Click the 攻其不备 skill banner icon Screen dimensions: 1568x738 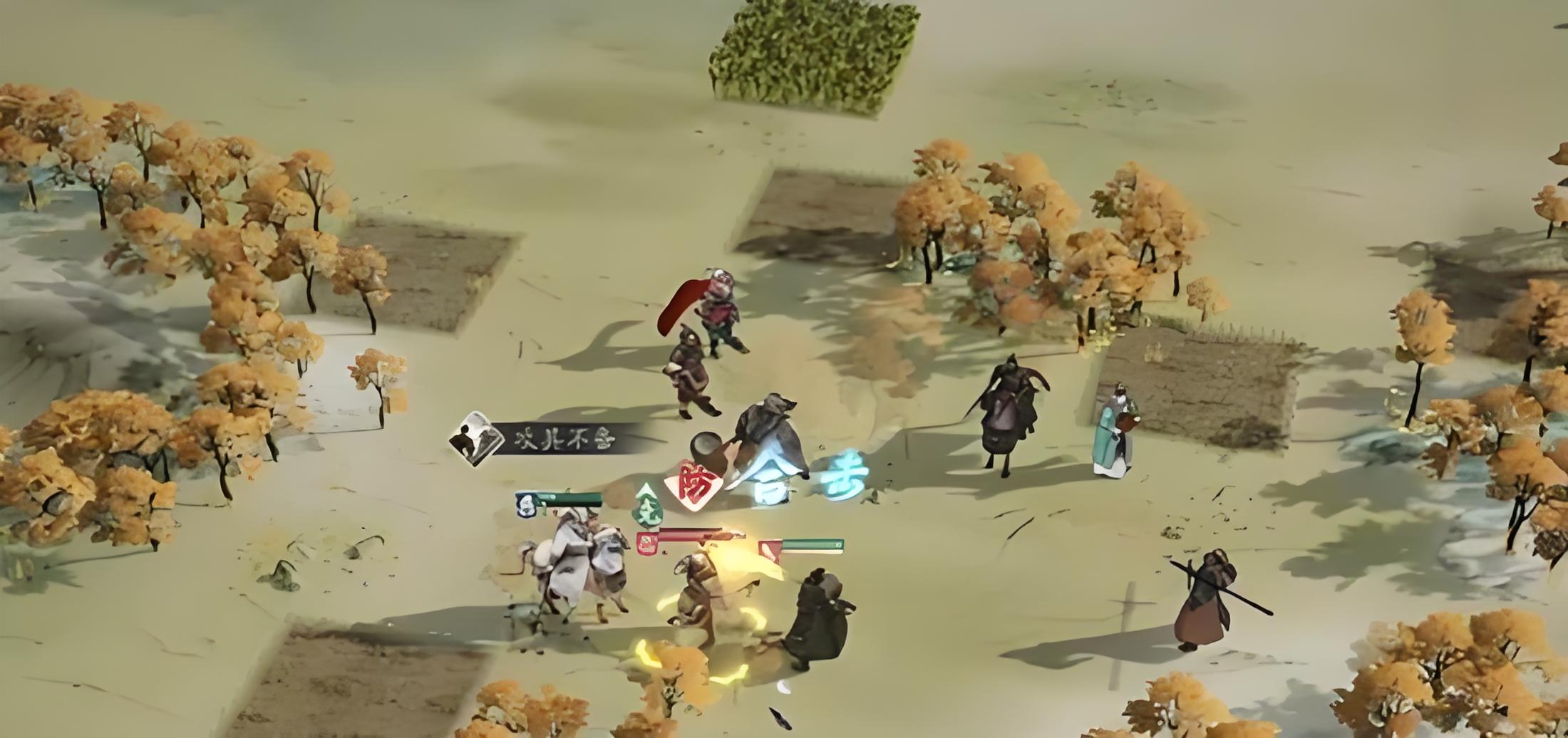coord(472,438)
